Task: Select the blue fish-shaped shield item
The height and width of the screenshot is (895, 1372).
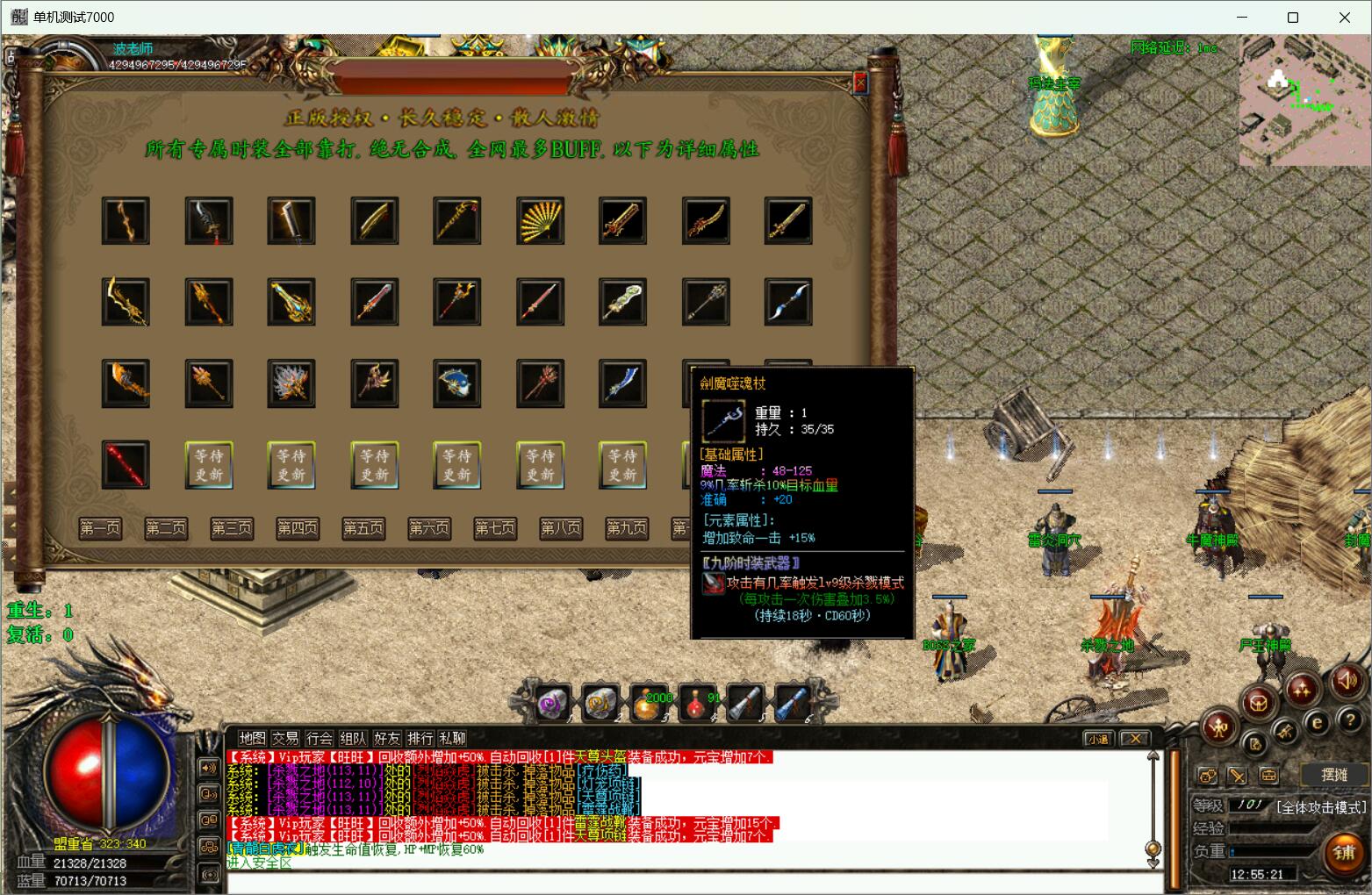Action: (457, 383)
